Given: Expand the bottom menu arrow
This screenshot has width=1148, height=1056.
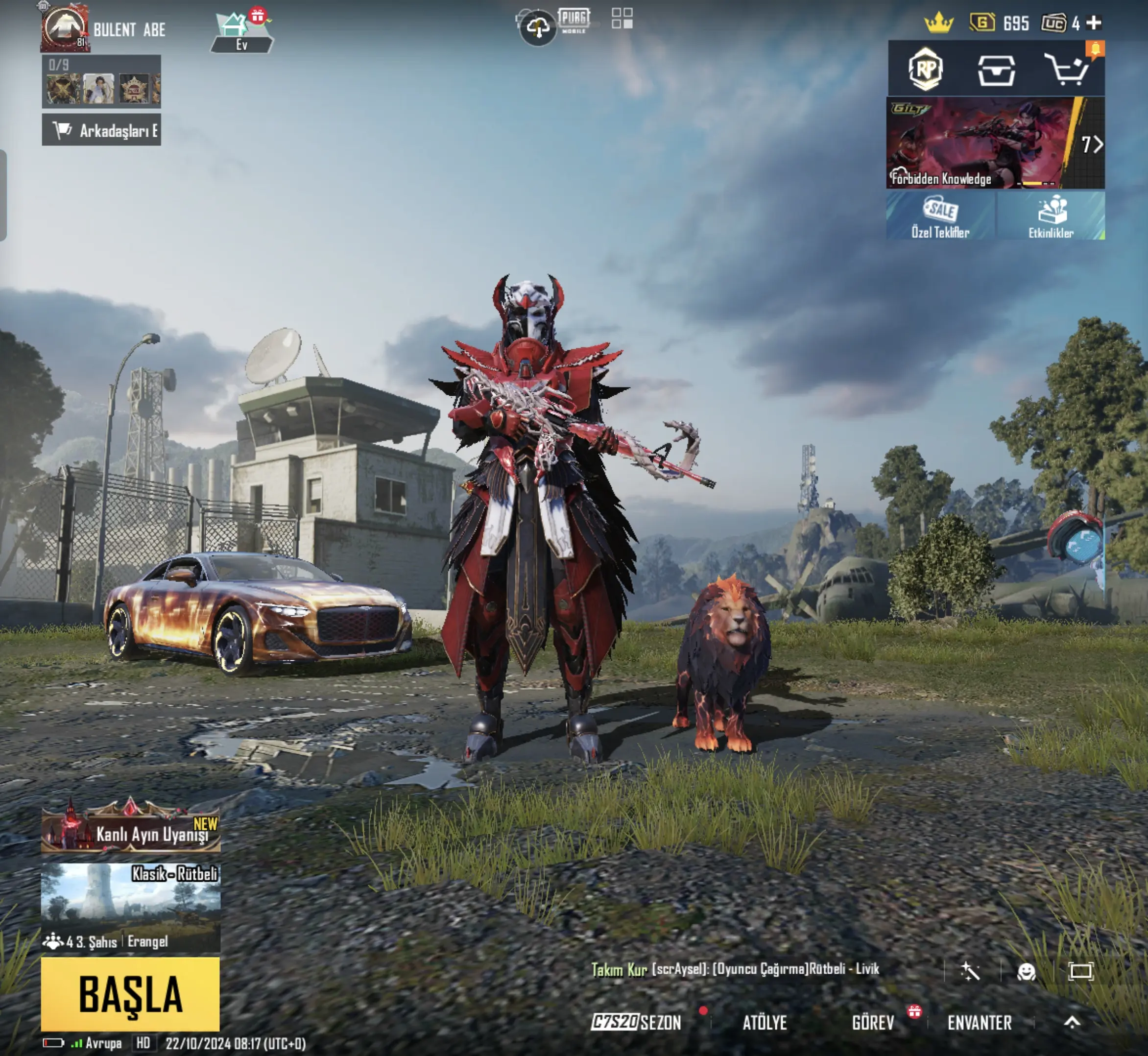Looking at the screenshot, I should point(1072,1022).
